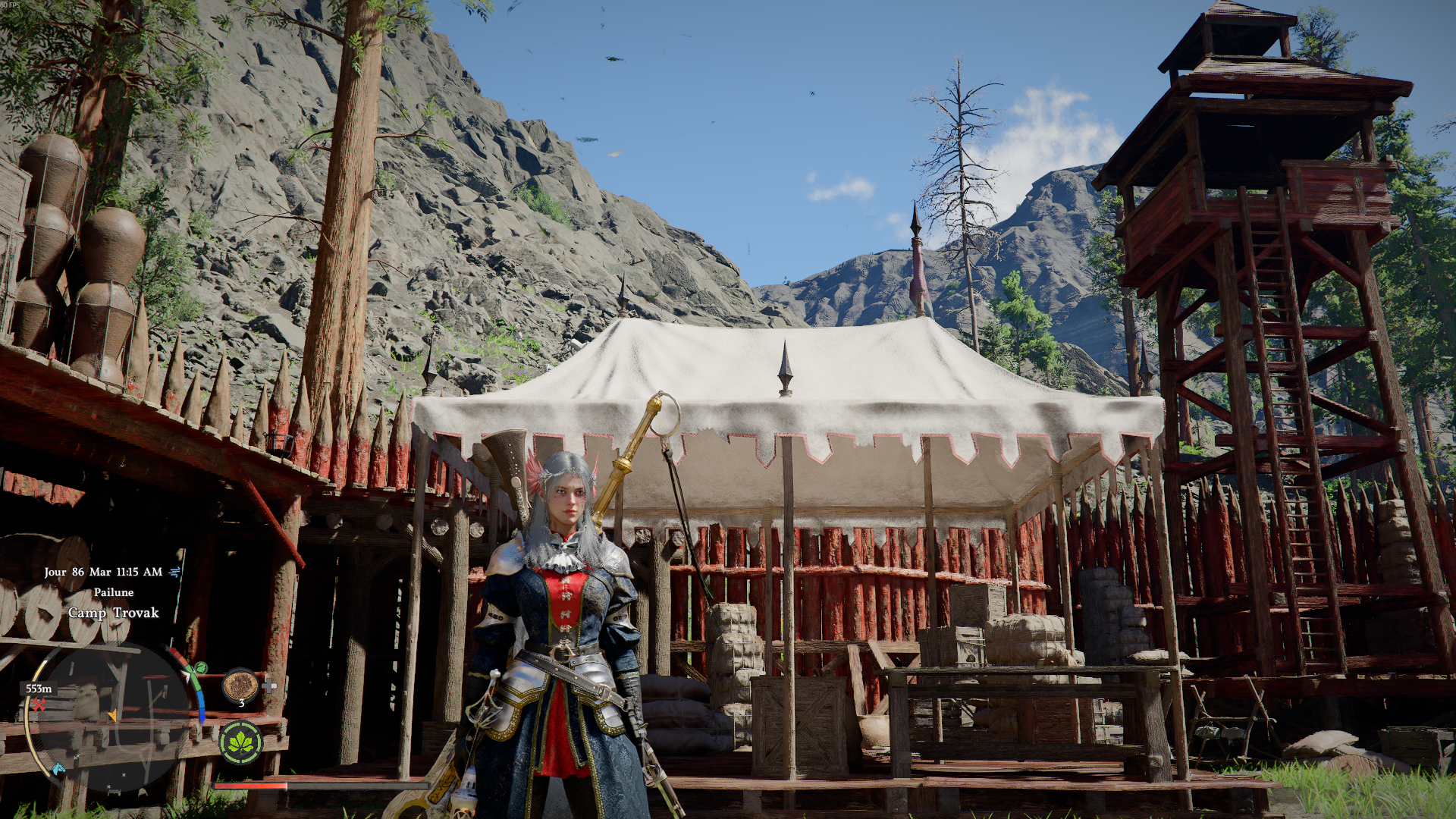1456x819 pixels.
Task: Click the cyan bird marker on the minimap
Action: point(58,767)
